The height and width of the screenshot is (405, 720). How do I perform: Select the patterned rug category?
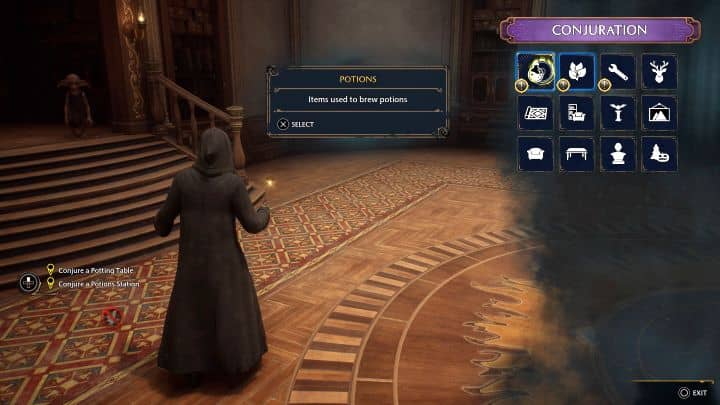click(x=535, y=112)
